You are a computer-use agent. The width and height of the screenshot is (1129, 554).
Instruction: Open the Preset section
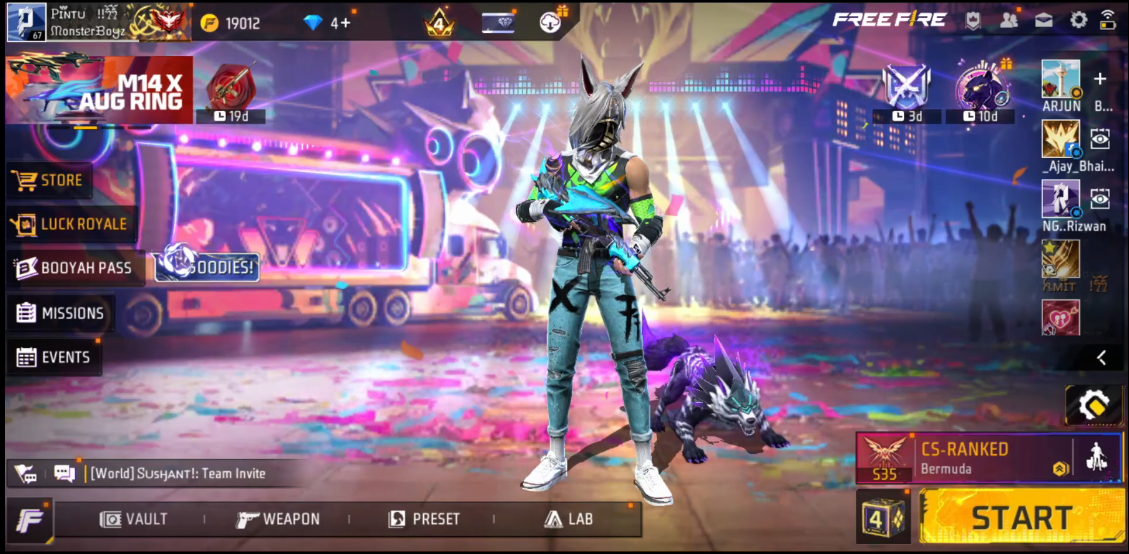(424, 519)
